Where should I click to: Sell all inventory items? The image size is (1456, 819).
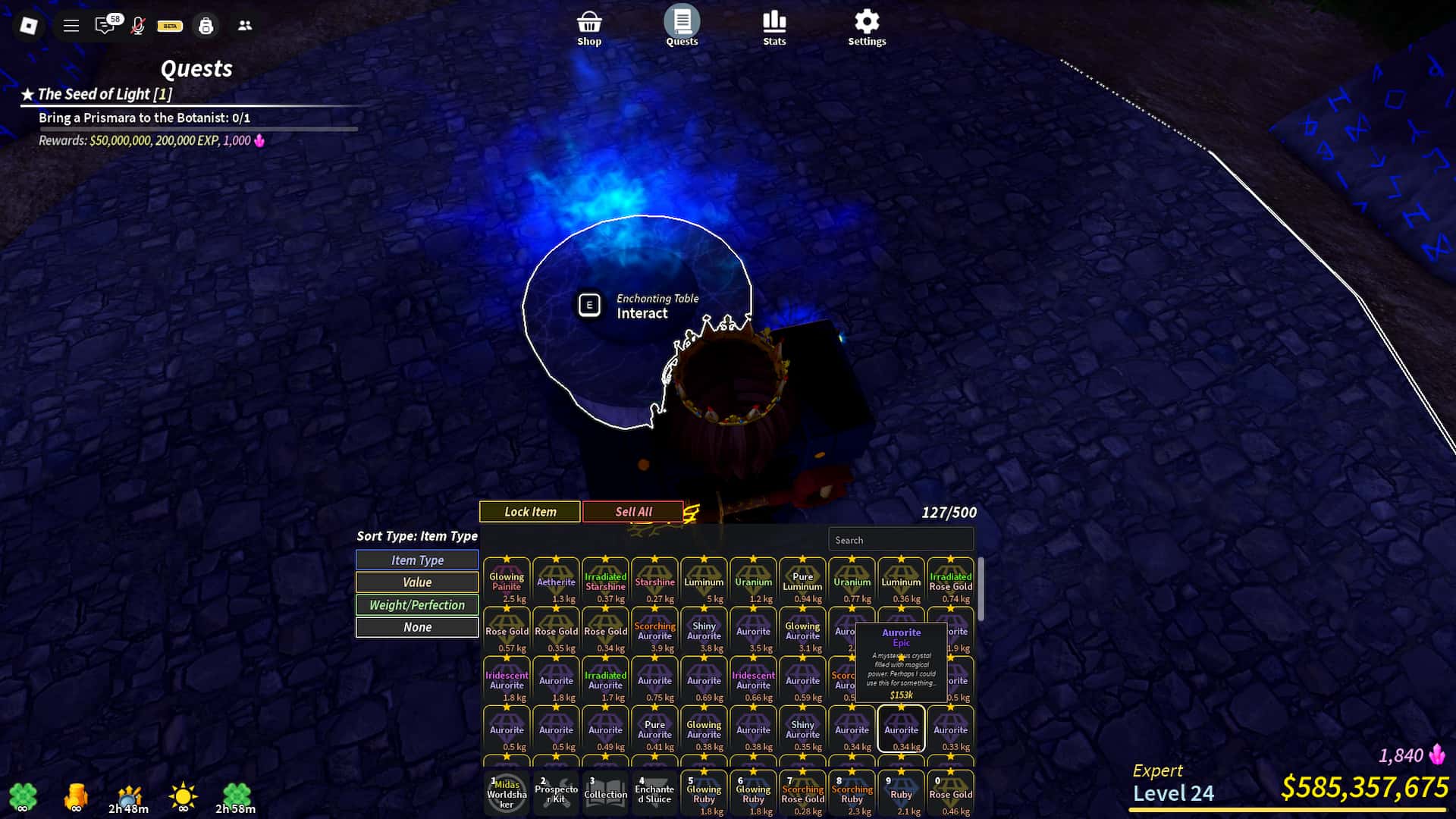pyautogui.click(x=633, y=512)
